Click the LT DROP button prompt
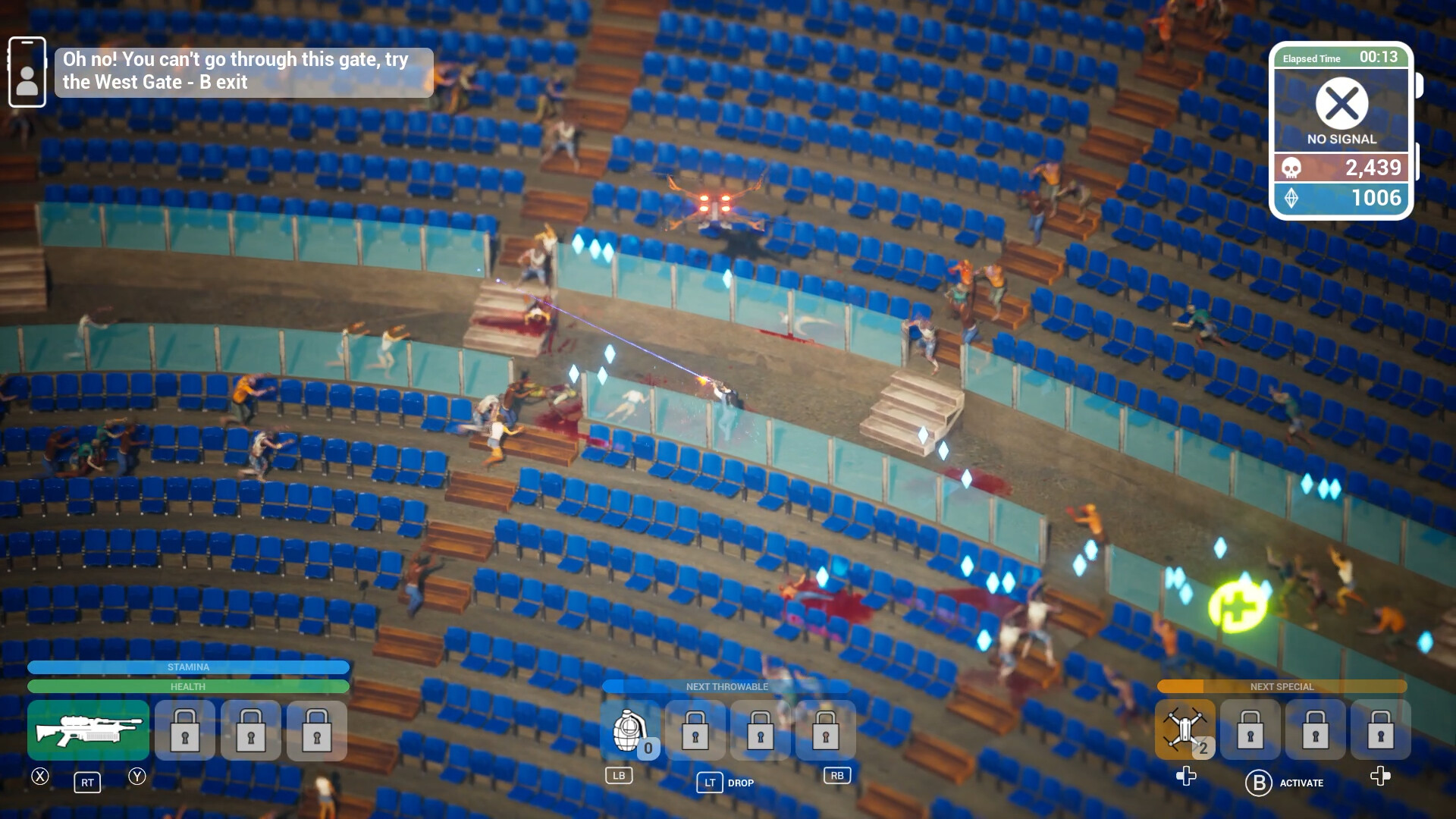The image size is (1456, 819). 710,783
